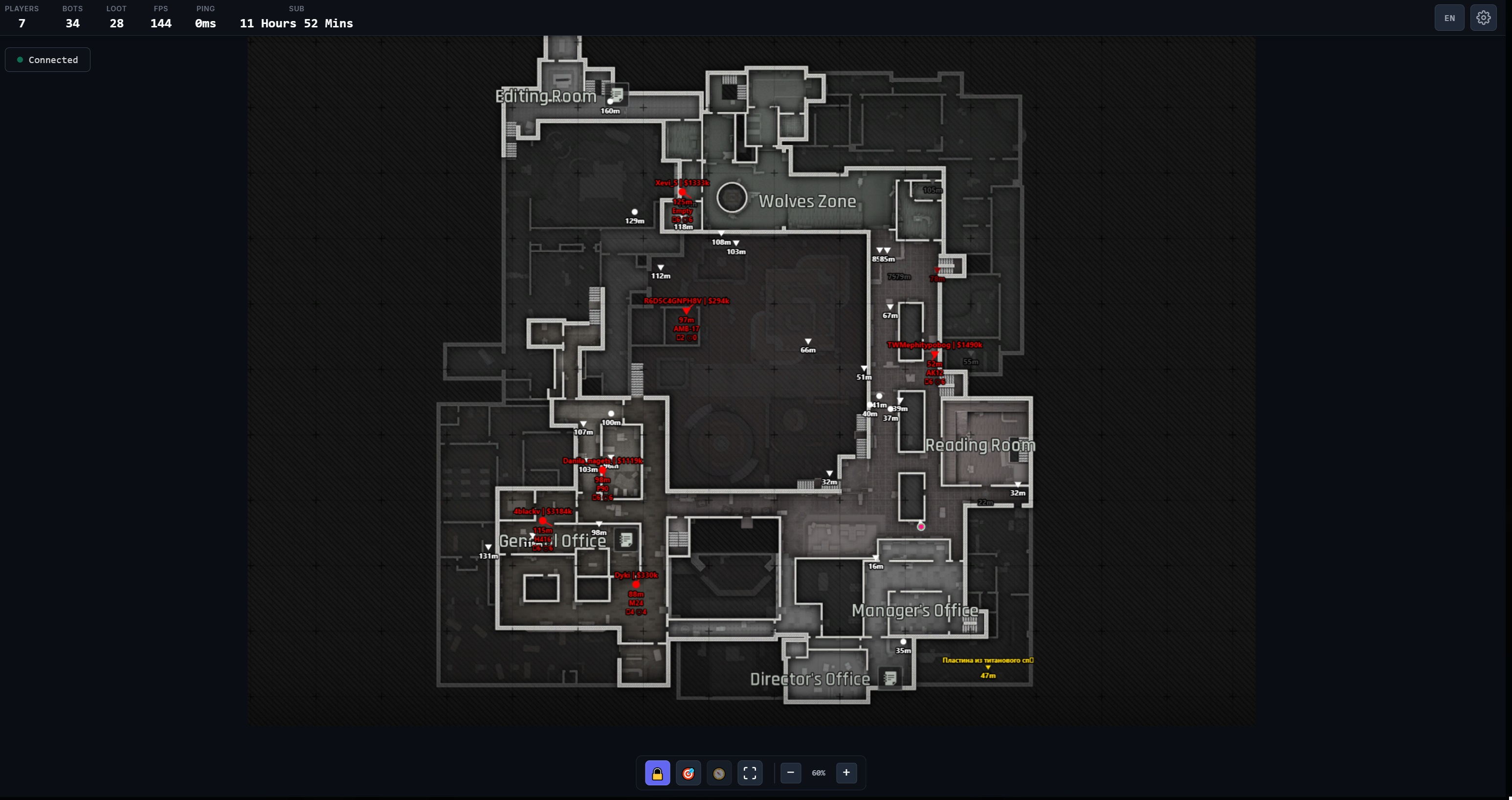1512x800 pixels.
Task: Click the pink local player dot
Action: pos(921,527)
